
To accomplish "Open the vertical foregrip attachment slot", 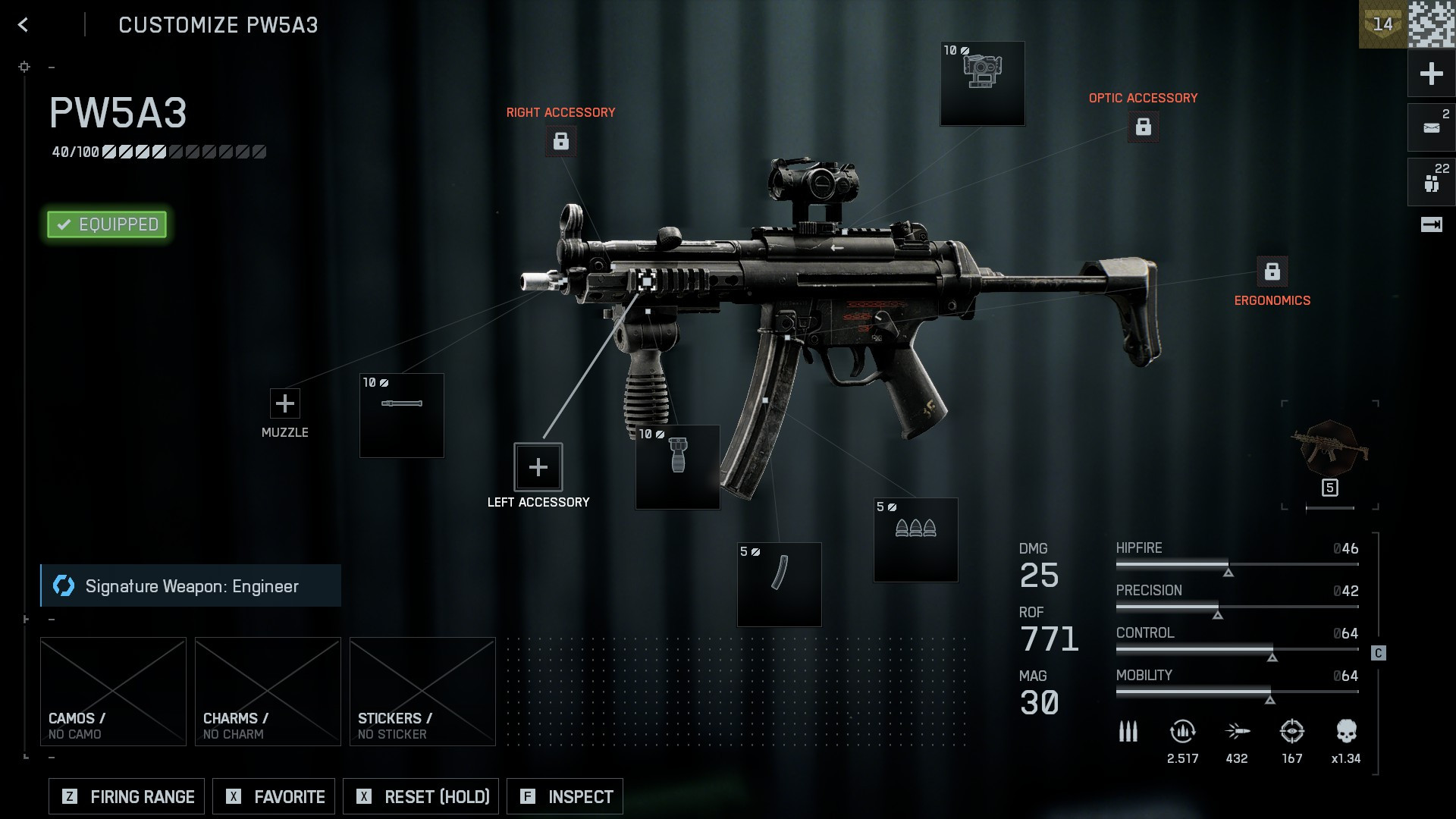I will point(676,466).
